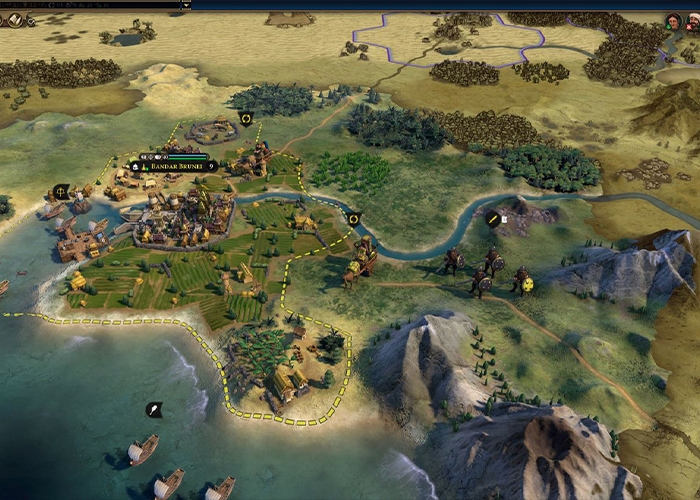The image size is (700, 500).
Task: Select the unit flag above the encampment
Action: click(246, 120)
